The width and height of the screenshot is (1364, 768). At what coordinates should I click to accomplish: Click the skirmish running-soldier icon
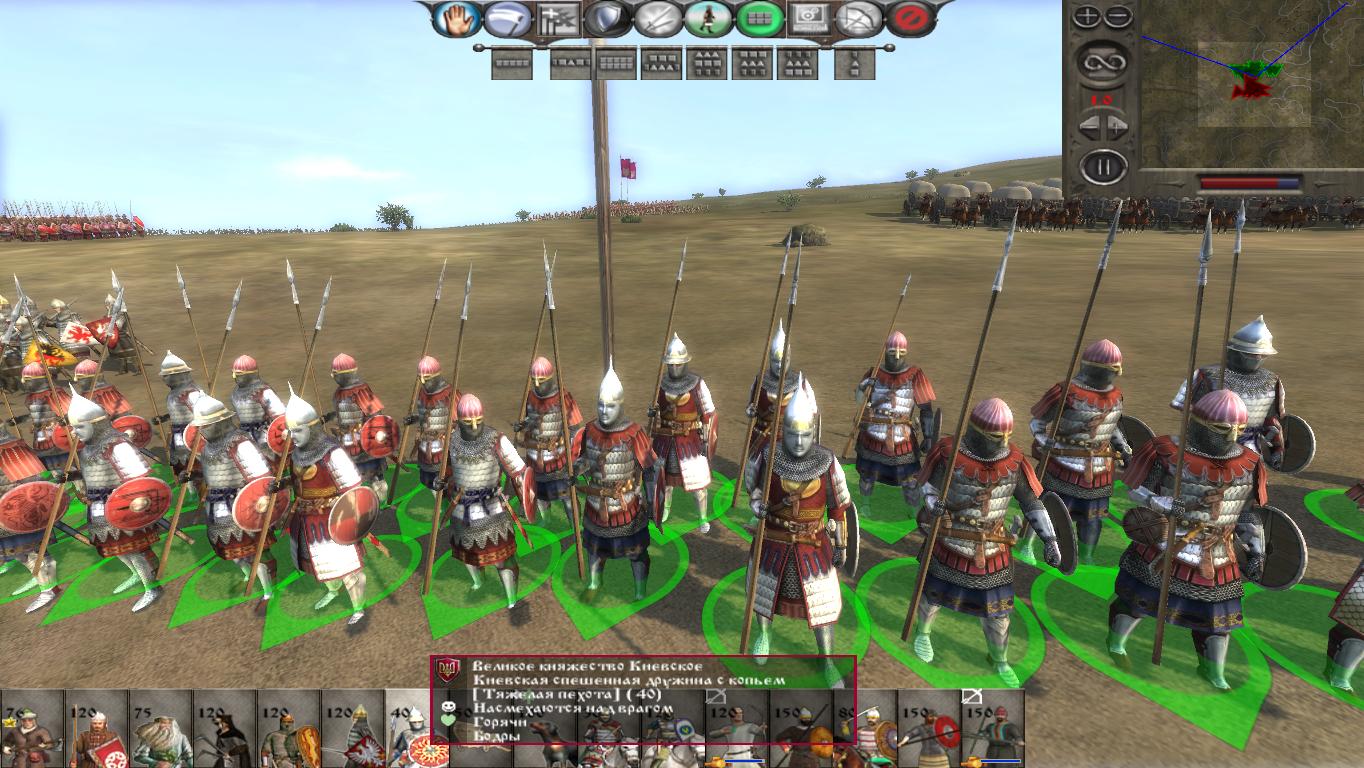pos(707,18)
